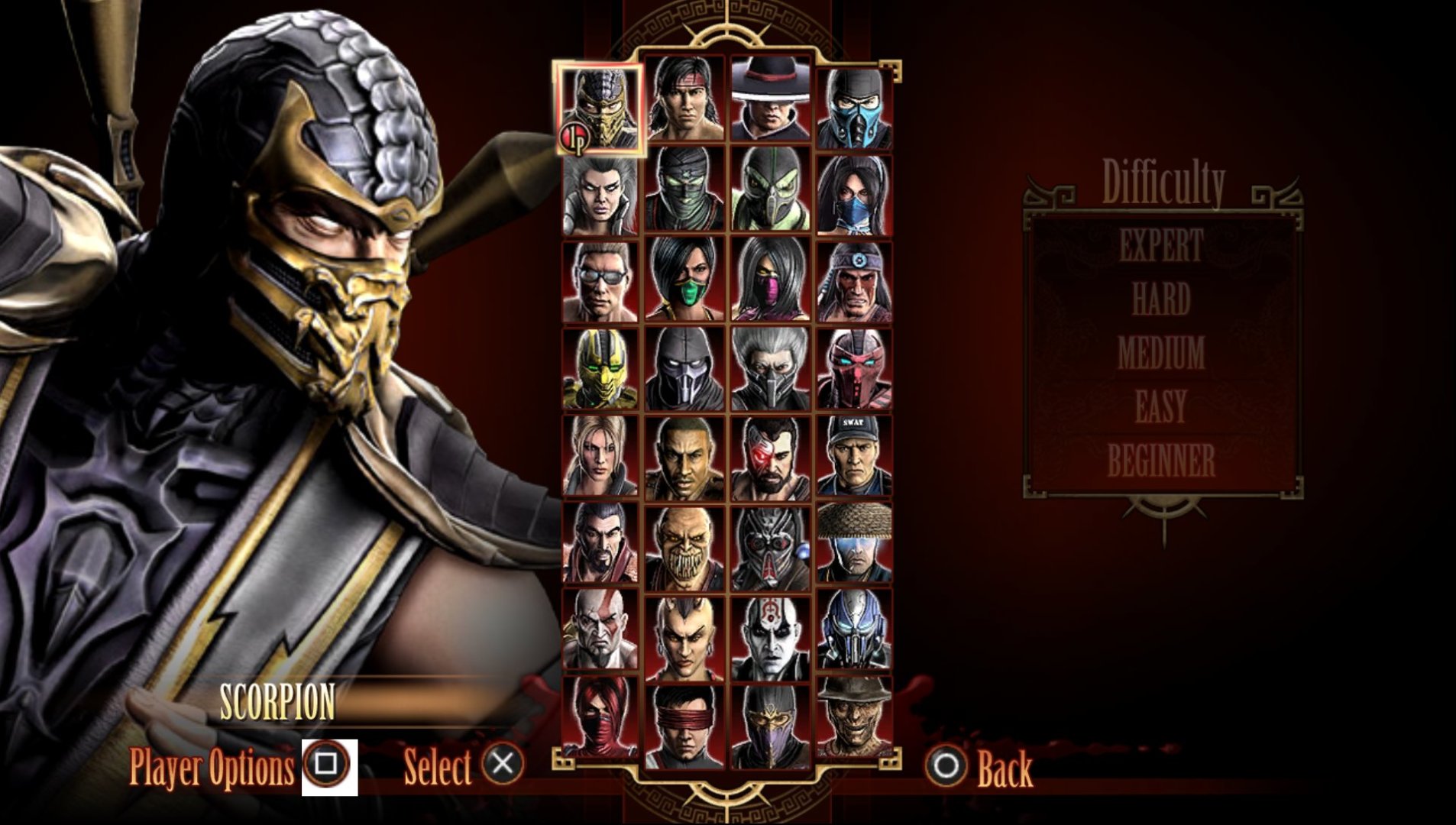Choose Liu Kang with the red headband
Viewport: 1456px width, 825px height.
pyautogui.click(x=684, y=99)
